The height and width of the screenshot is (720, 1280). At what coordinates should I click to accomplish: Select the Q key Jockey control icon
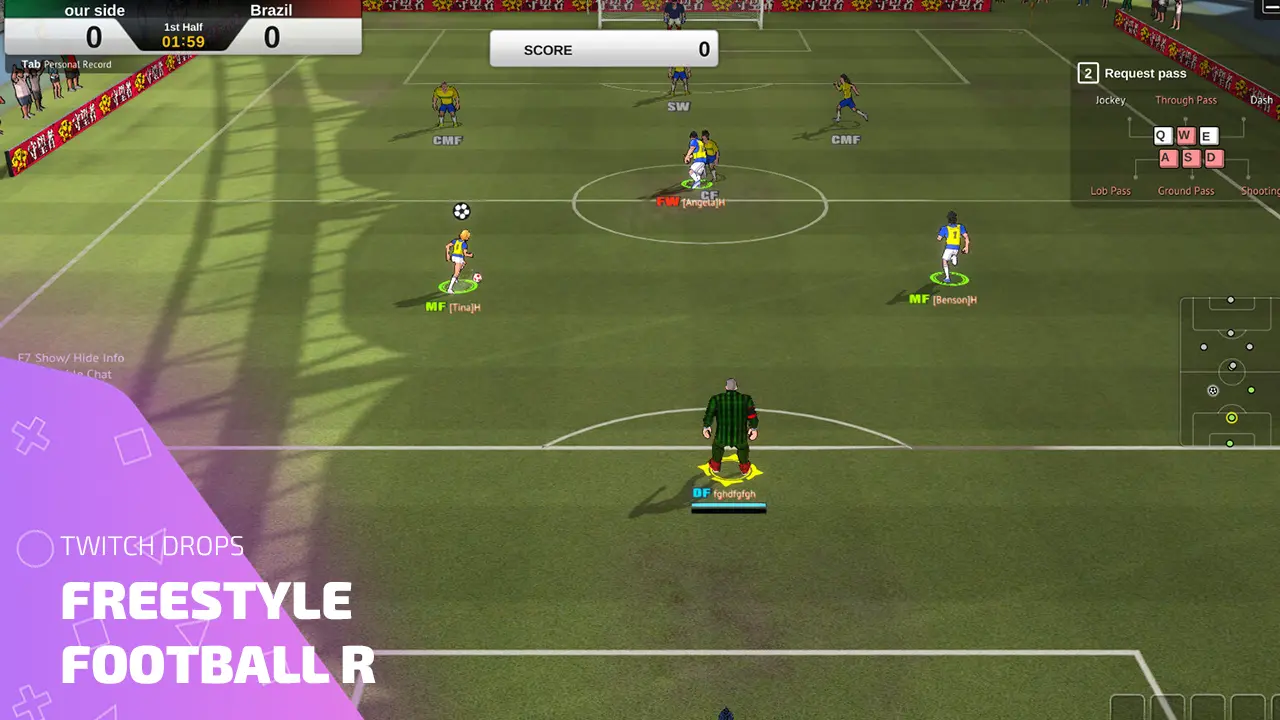click(x=1161, y=135)
